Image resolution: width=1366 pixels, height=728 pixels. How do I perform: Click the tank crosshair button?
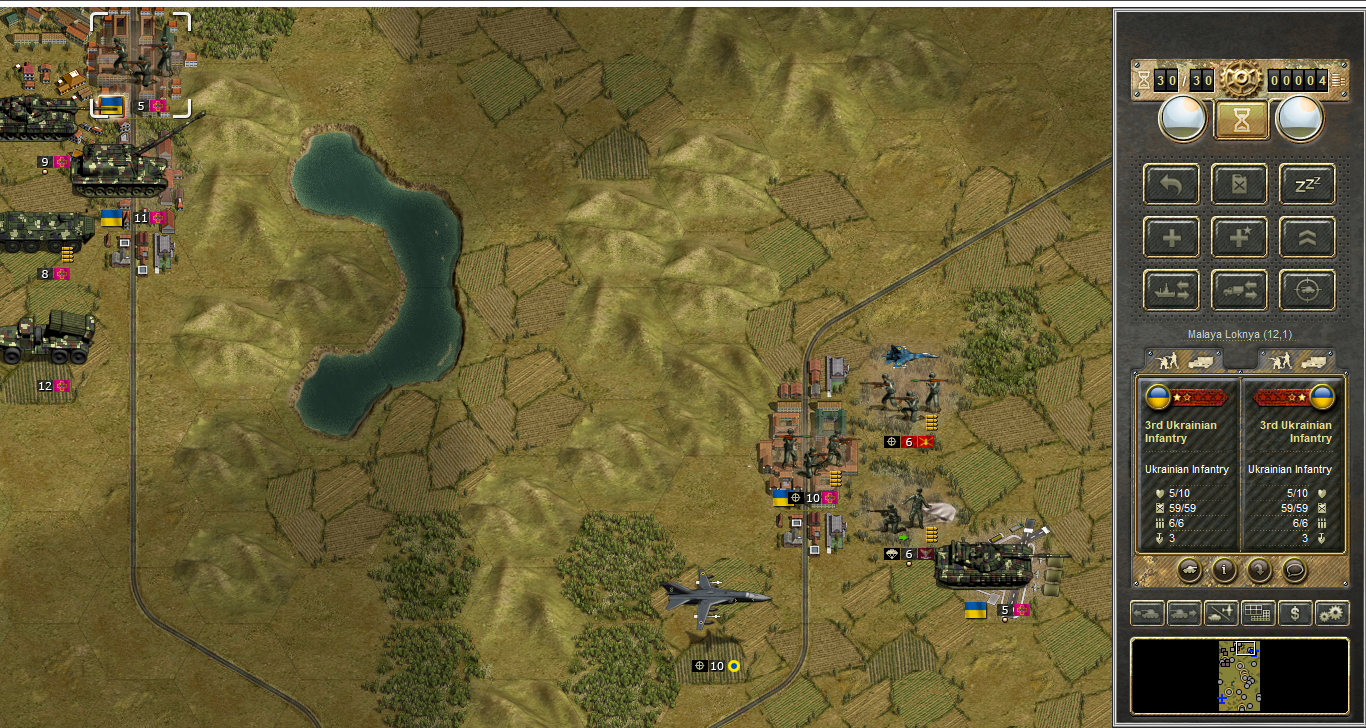(x=1308, y=290)
